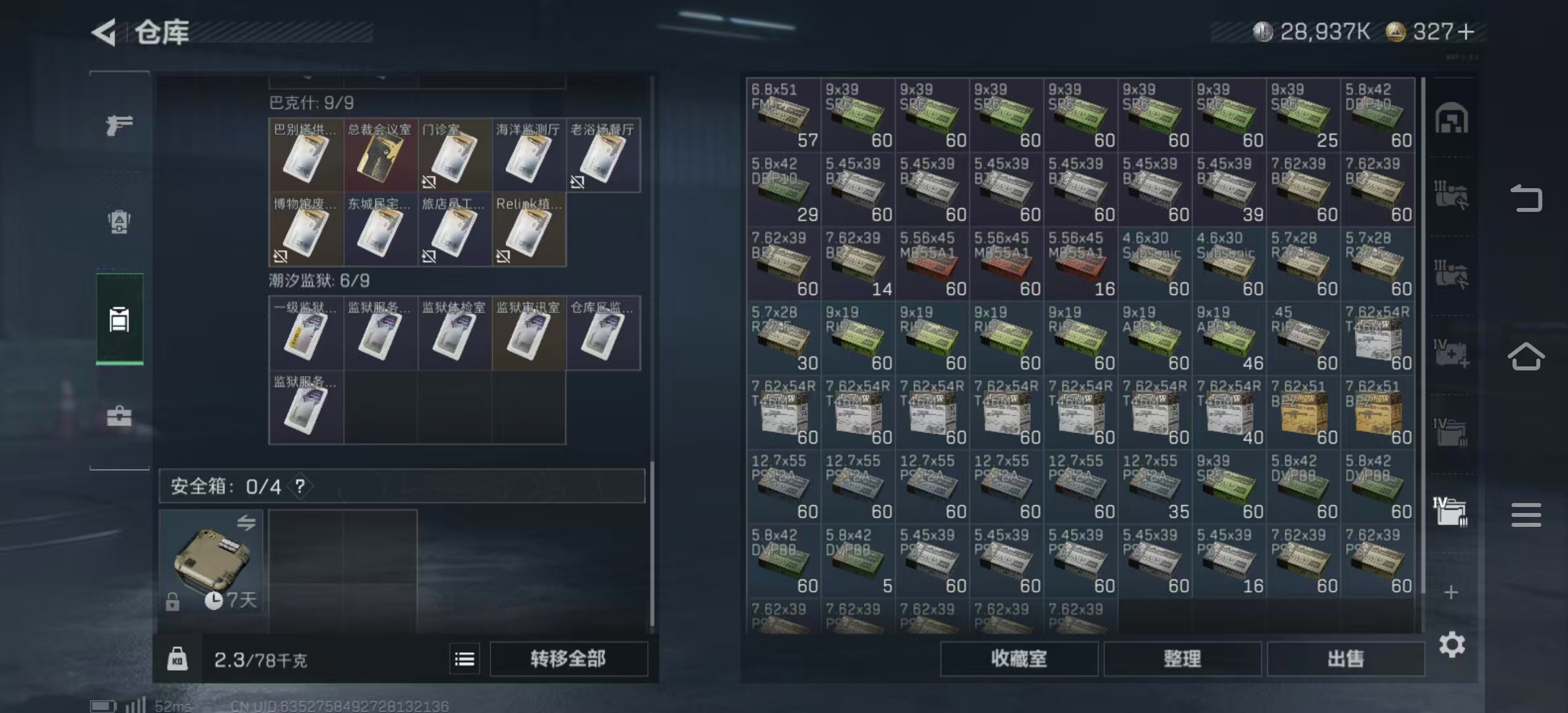Select the 7天 locked safe box
This screenshot has width=1568, height=713.
click(211, 561)
